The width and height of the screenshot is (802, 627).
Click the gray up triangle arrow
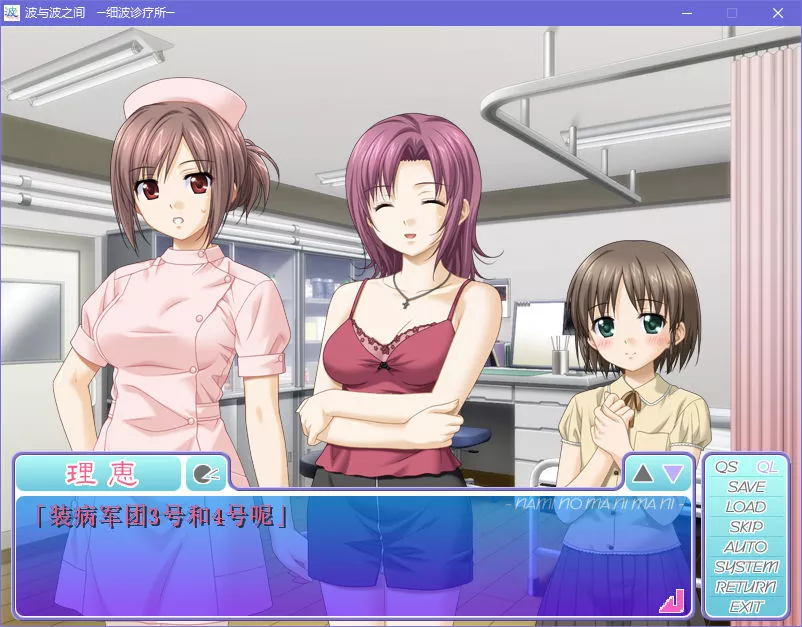(x=643, y=472)
